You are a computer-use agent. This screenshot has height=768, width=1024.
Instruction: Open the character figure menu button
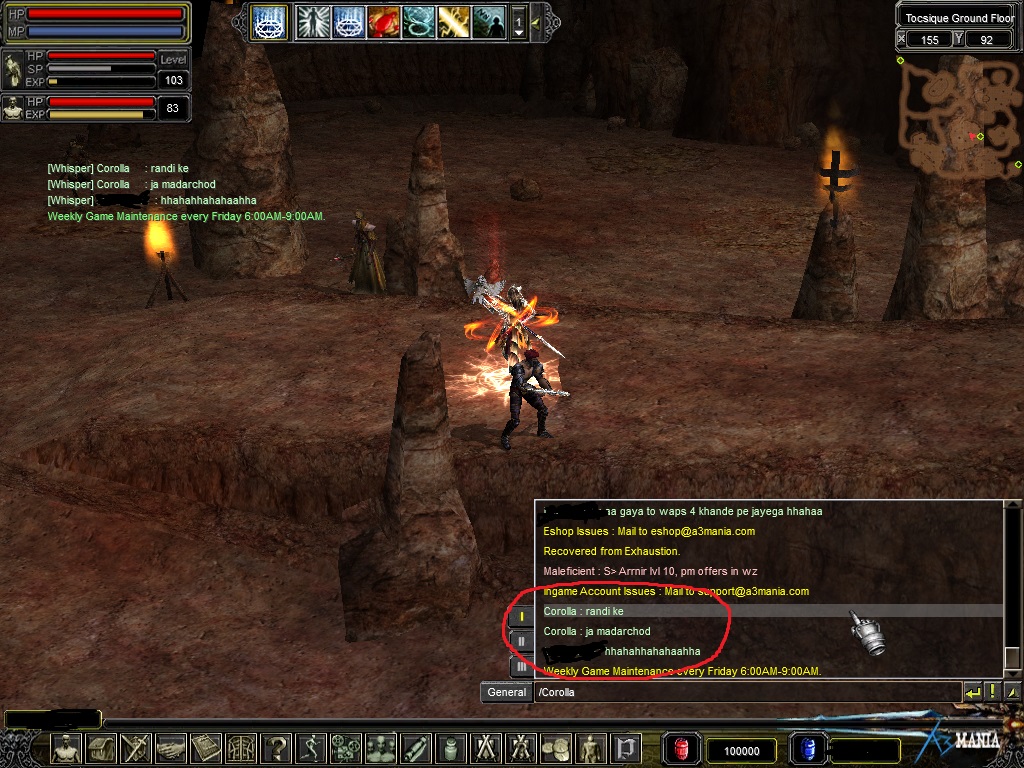coord(67,748)
